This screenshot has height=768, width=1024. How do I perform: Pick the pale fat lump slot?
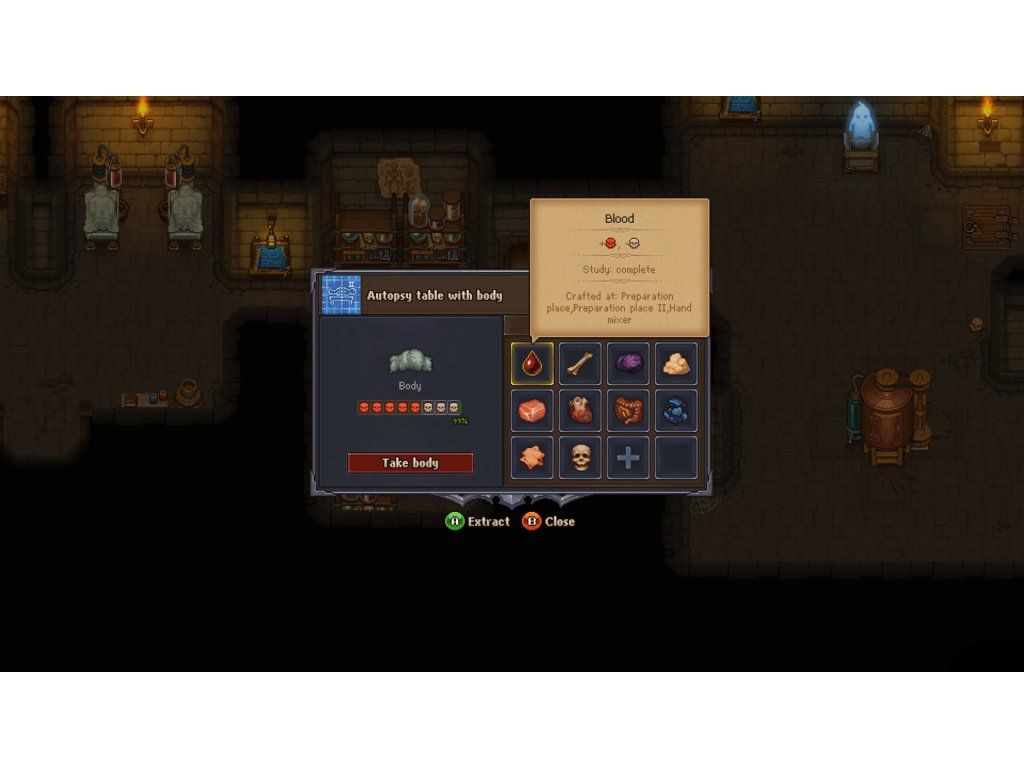(x=676, y=364)
